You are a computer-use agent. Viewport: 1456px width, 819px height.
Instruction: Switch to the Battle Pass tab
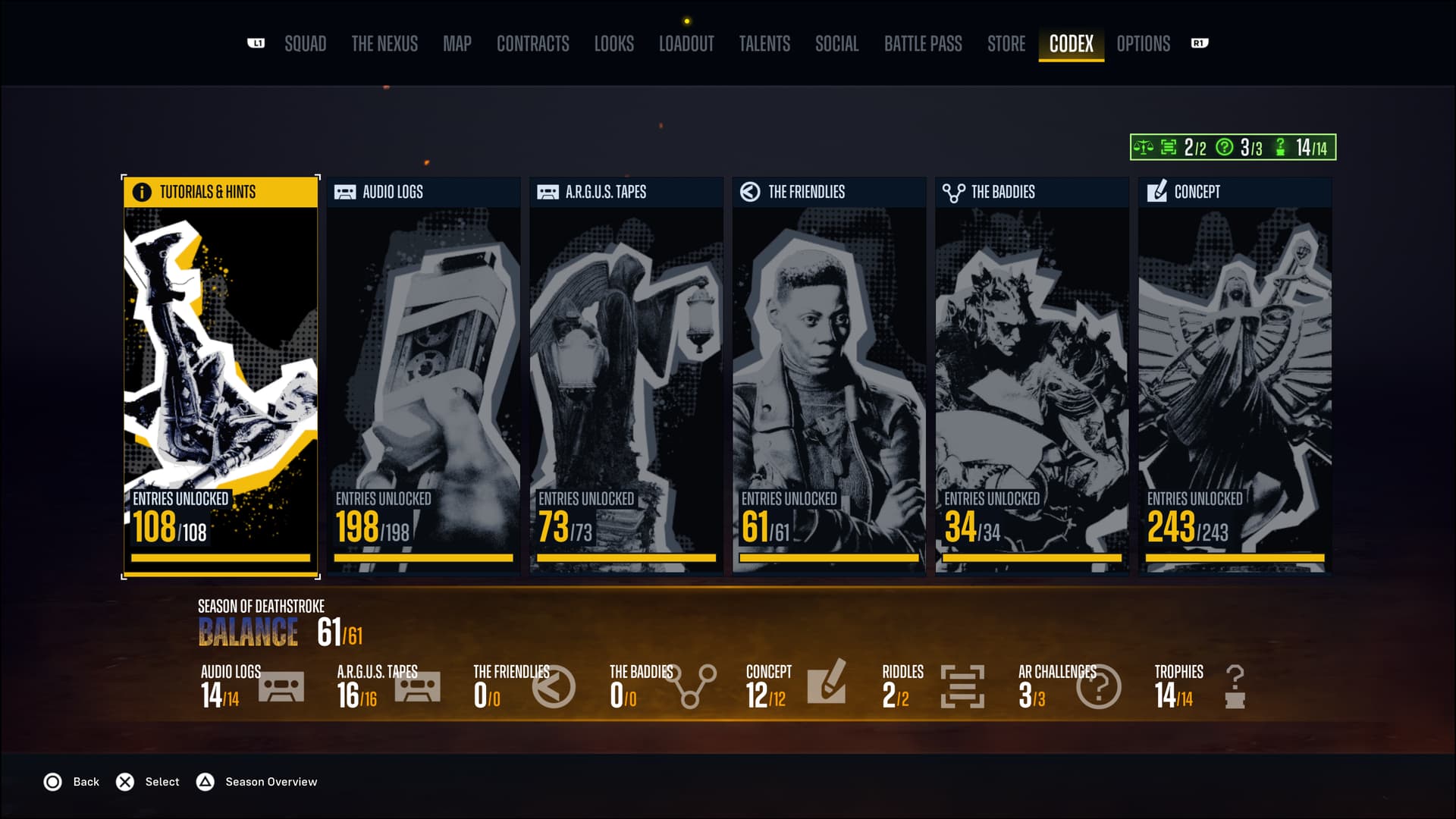[923, 44]
